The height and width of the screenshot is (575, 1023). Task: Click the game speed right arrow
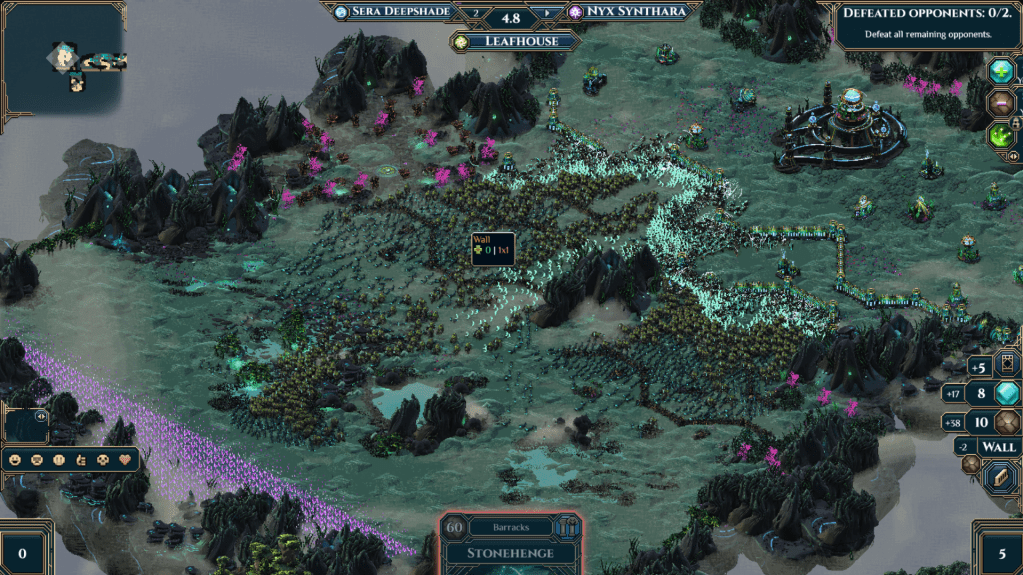(x=547, y=13)
